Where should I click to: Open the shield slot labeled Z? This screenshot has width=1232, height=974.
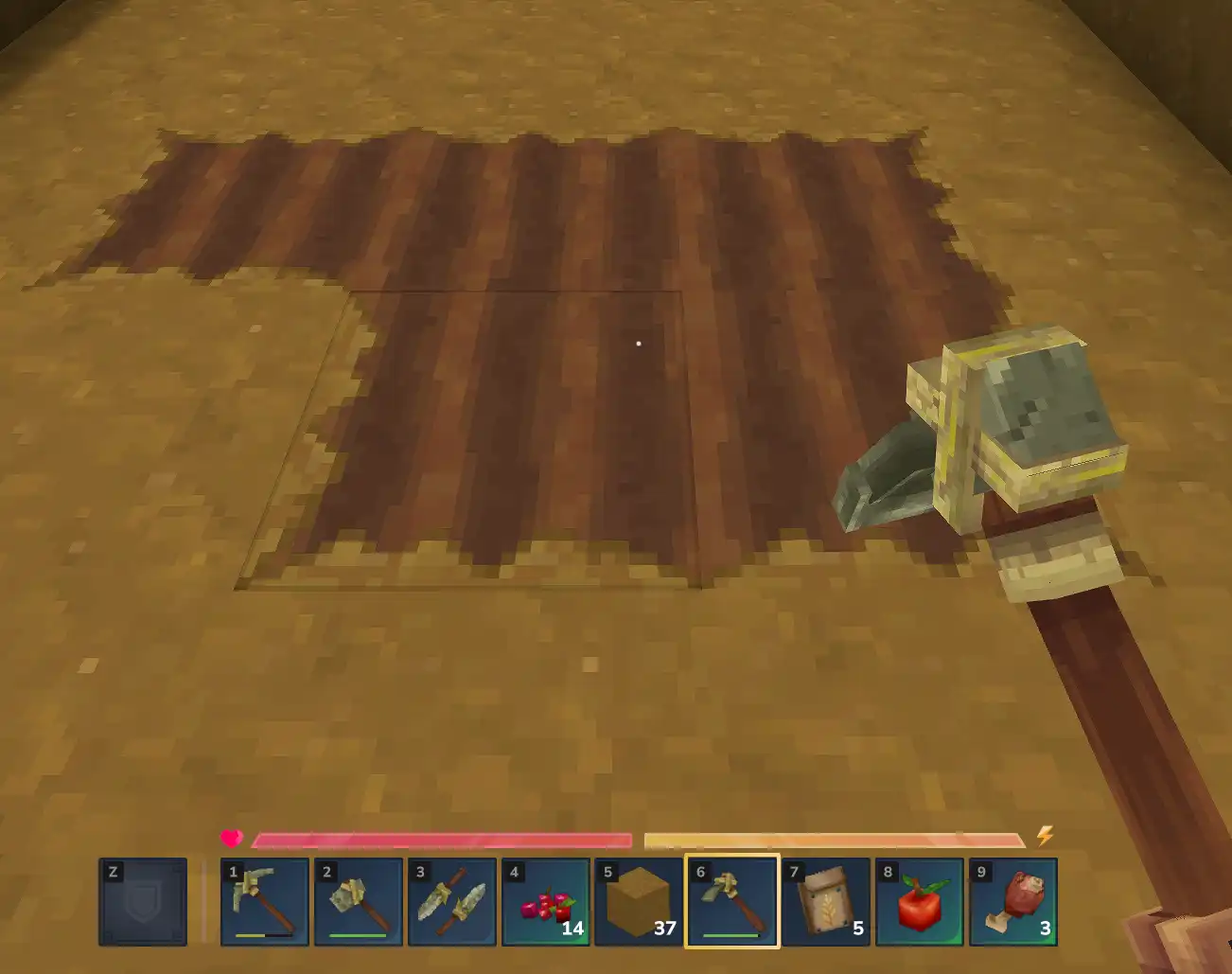click(144, 901)
